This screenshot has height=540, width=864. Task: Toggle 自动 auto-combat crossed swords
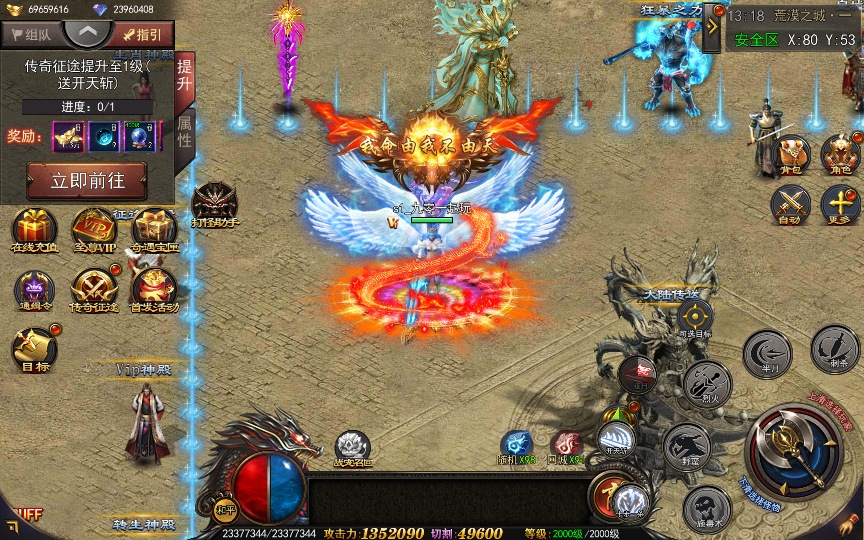[791, 205]
